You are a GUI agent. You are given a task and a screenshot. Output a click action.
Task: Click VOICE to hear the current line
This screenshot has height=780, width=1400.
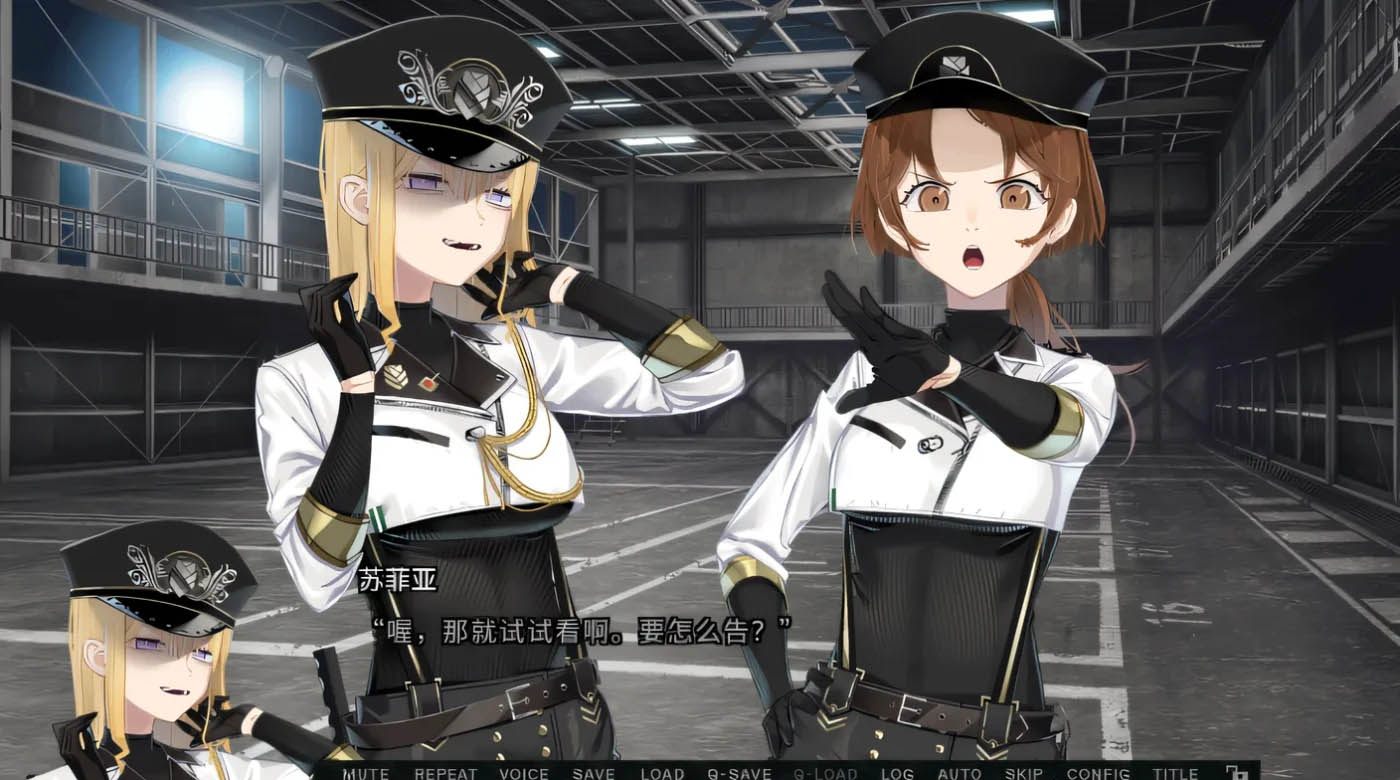click(522, 773)
